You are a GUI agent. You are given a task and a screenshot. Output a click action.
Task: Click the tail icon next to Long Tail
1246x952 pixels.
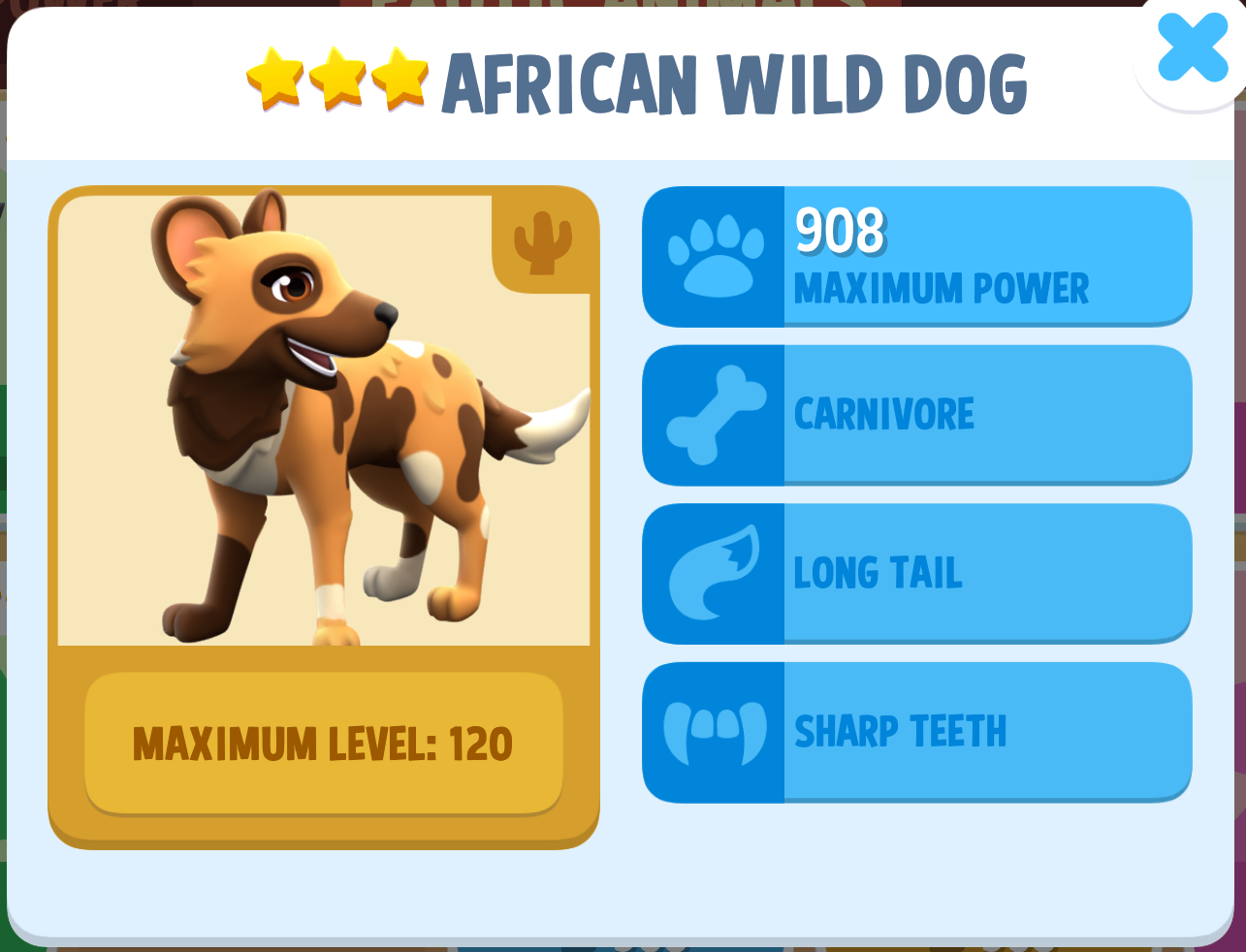(715, 572)
